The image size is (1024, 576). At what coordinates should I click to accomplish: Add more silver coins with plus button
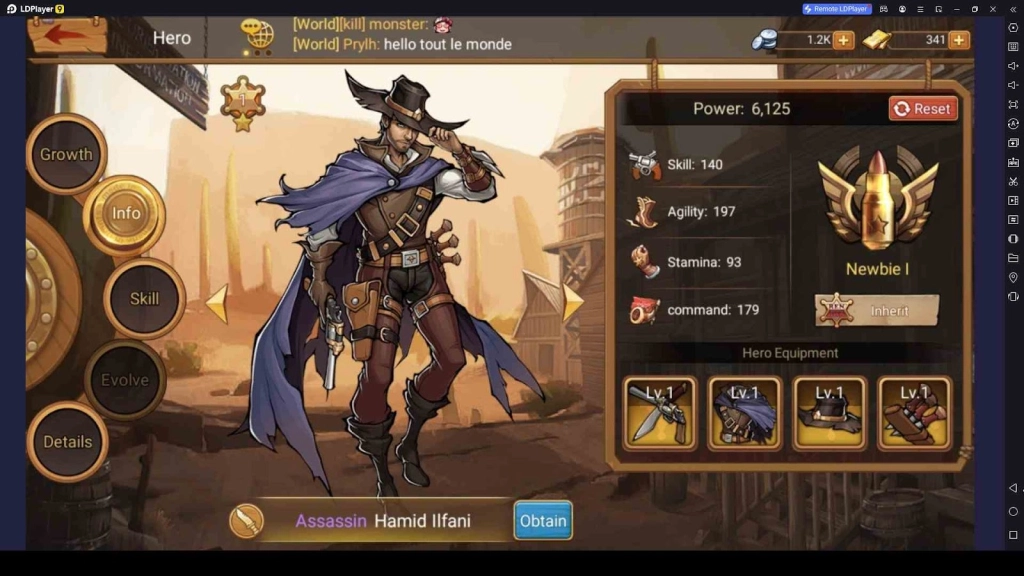click(x=843, y=40)
